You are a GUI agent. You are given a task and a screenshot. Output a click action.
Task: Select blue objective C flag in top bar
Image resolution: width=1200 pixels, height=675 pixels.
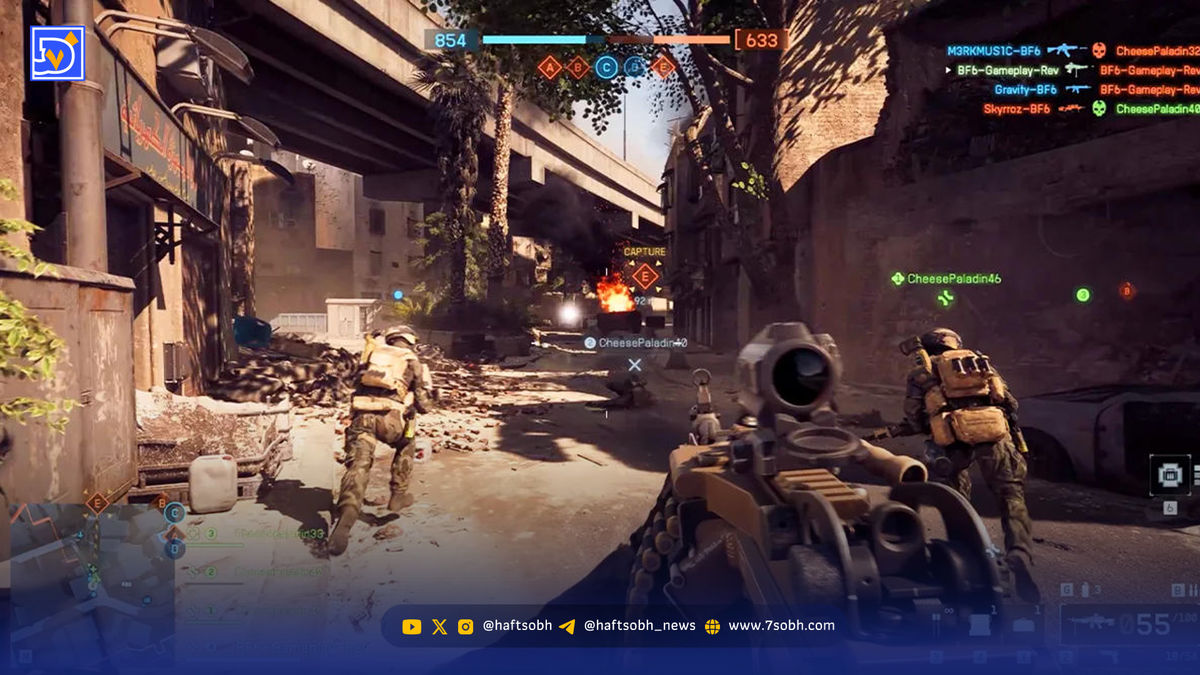click(x=606, y=67)
